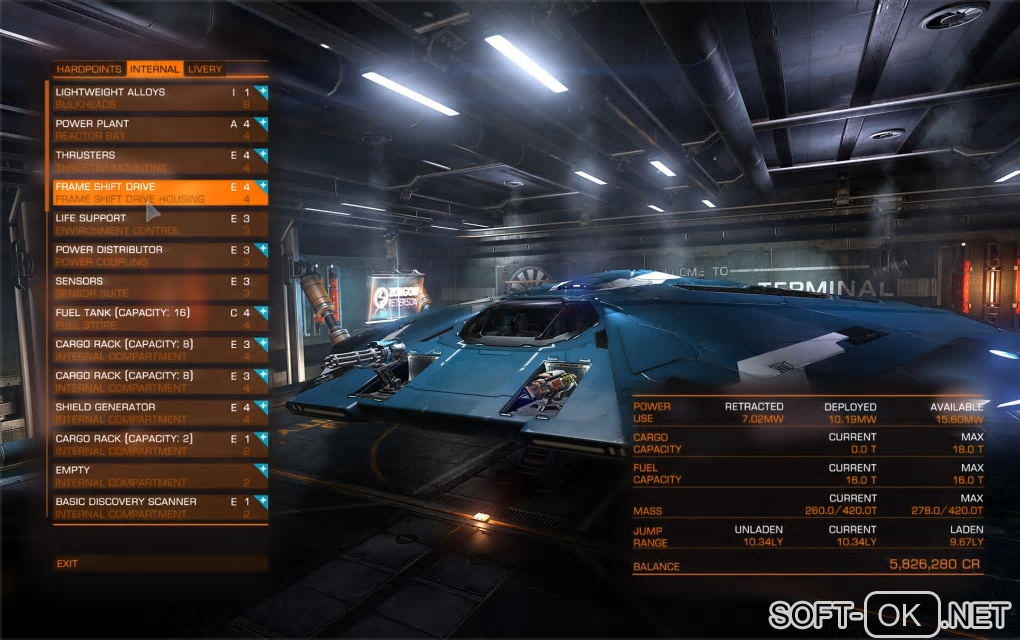Open the Livery tab

[205, 70]
